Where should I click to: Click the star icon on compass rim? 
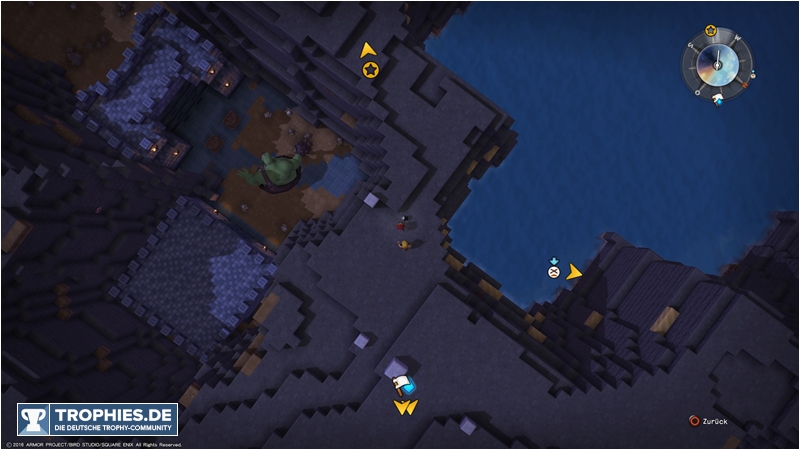[711, 31]
